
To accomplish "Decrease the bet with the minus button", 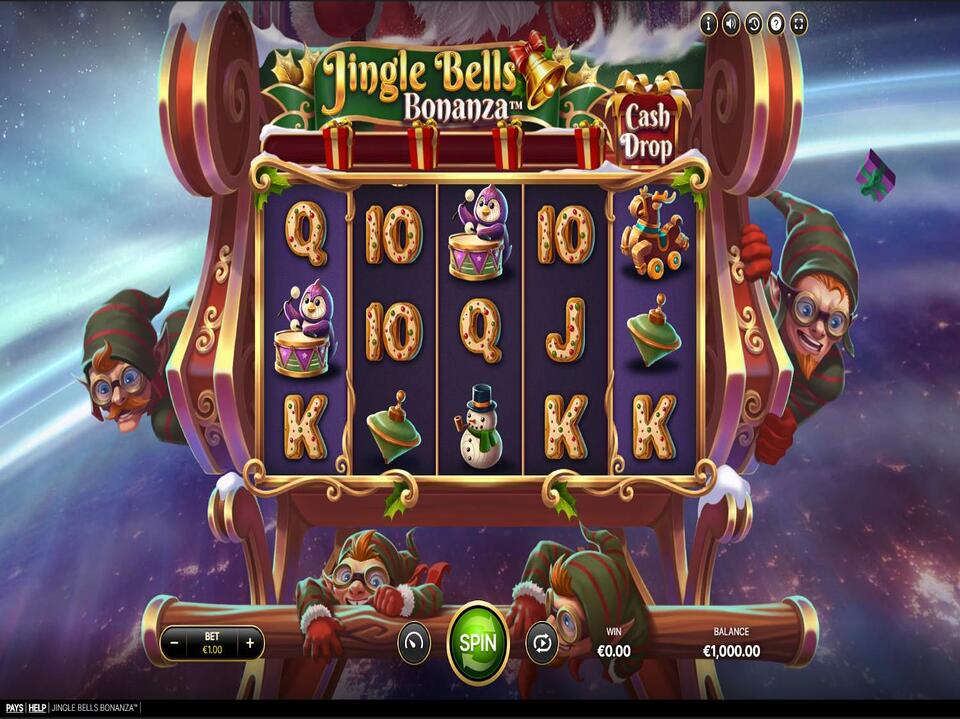I will (174, 643).
